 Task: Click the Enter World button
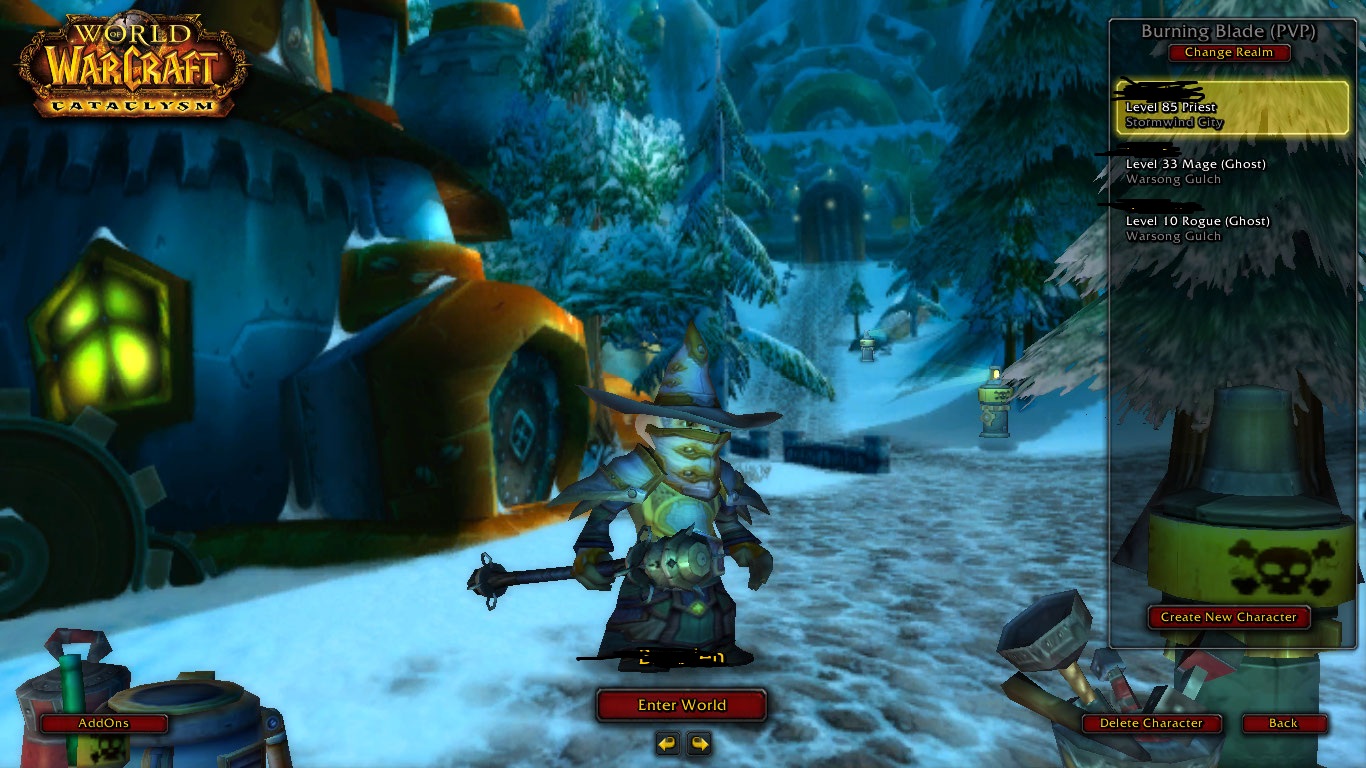tap(681, 705)
